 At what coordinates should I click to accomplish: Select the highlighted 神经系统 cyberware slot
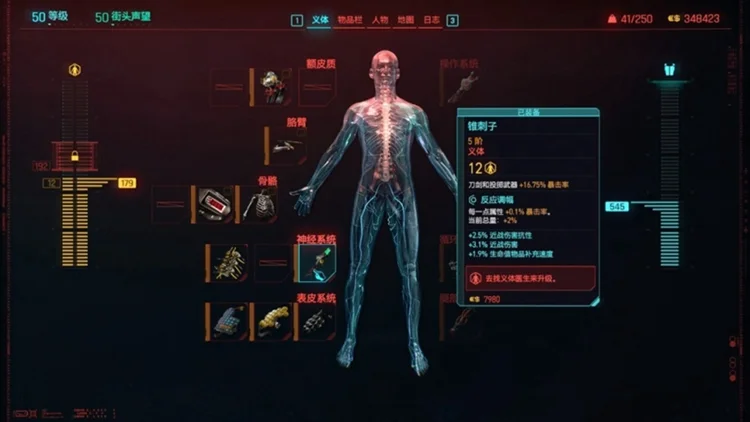pyautogui.click(x=316, y=264)
